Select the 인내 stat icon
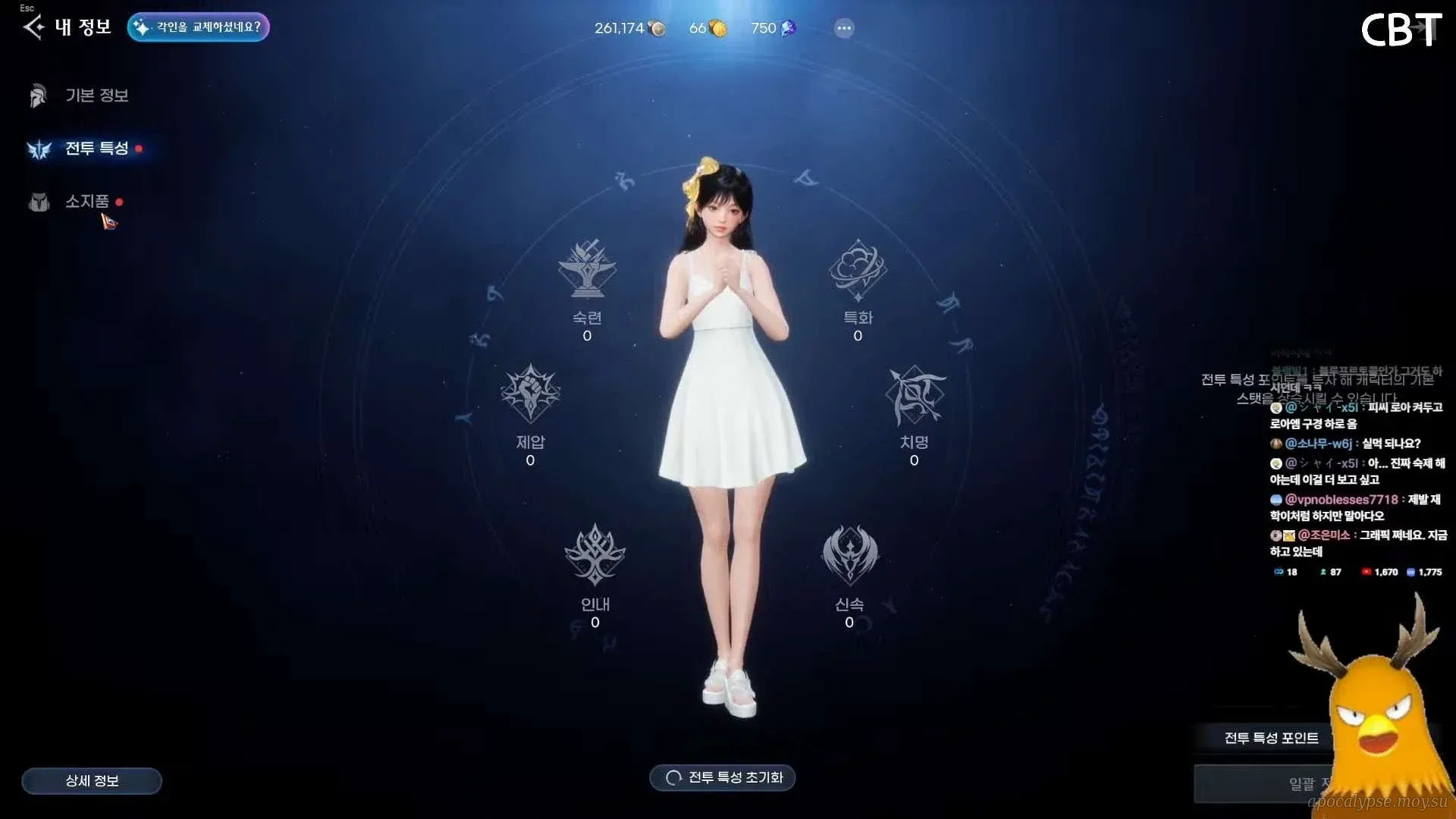 [595, 556]
